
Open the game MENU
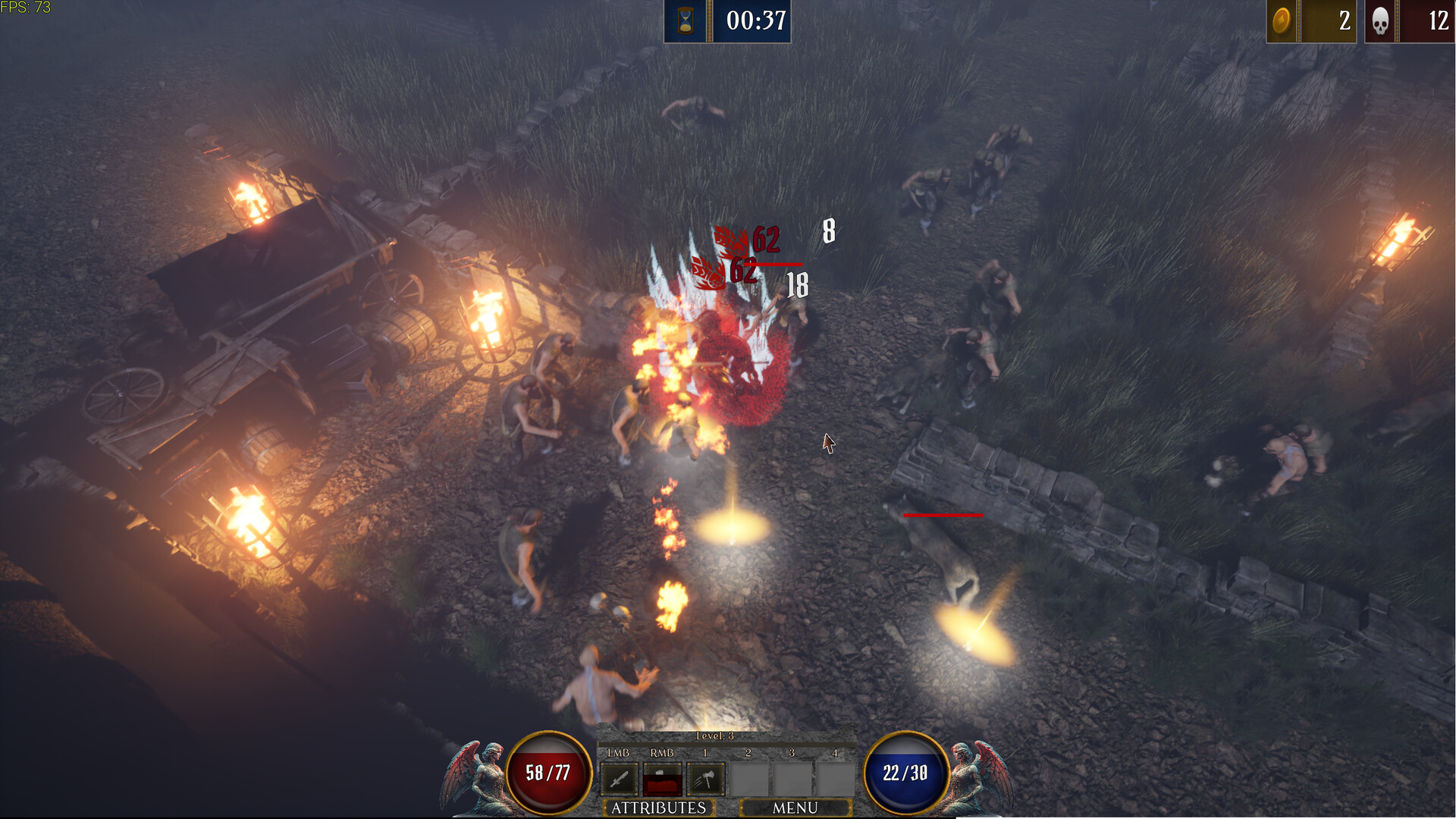(x=796, y=808)
